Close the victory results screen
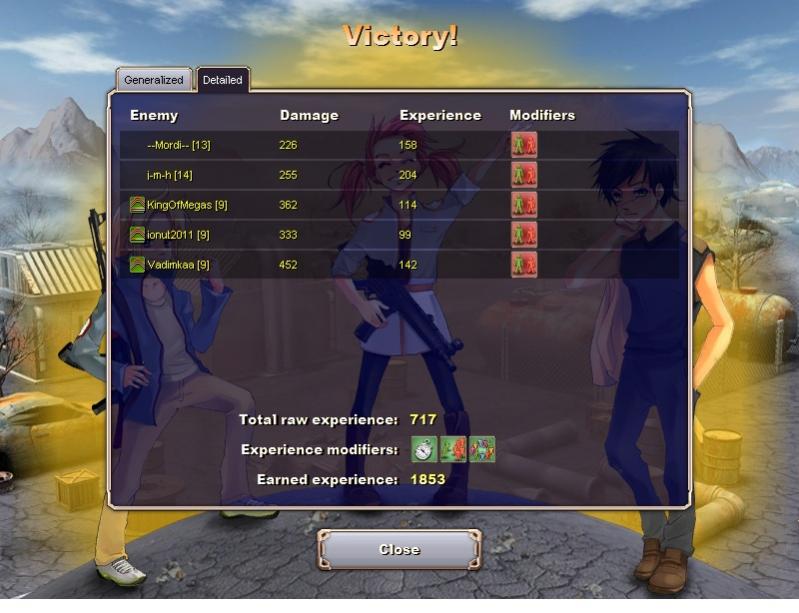Screen dimensions: 799x613 [399, 549]
